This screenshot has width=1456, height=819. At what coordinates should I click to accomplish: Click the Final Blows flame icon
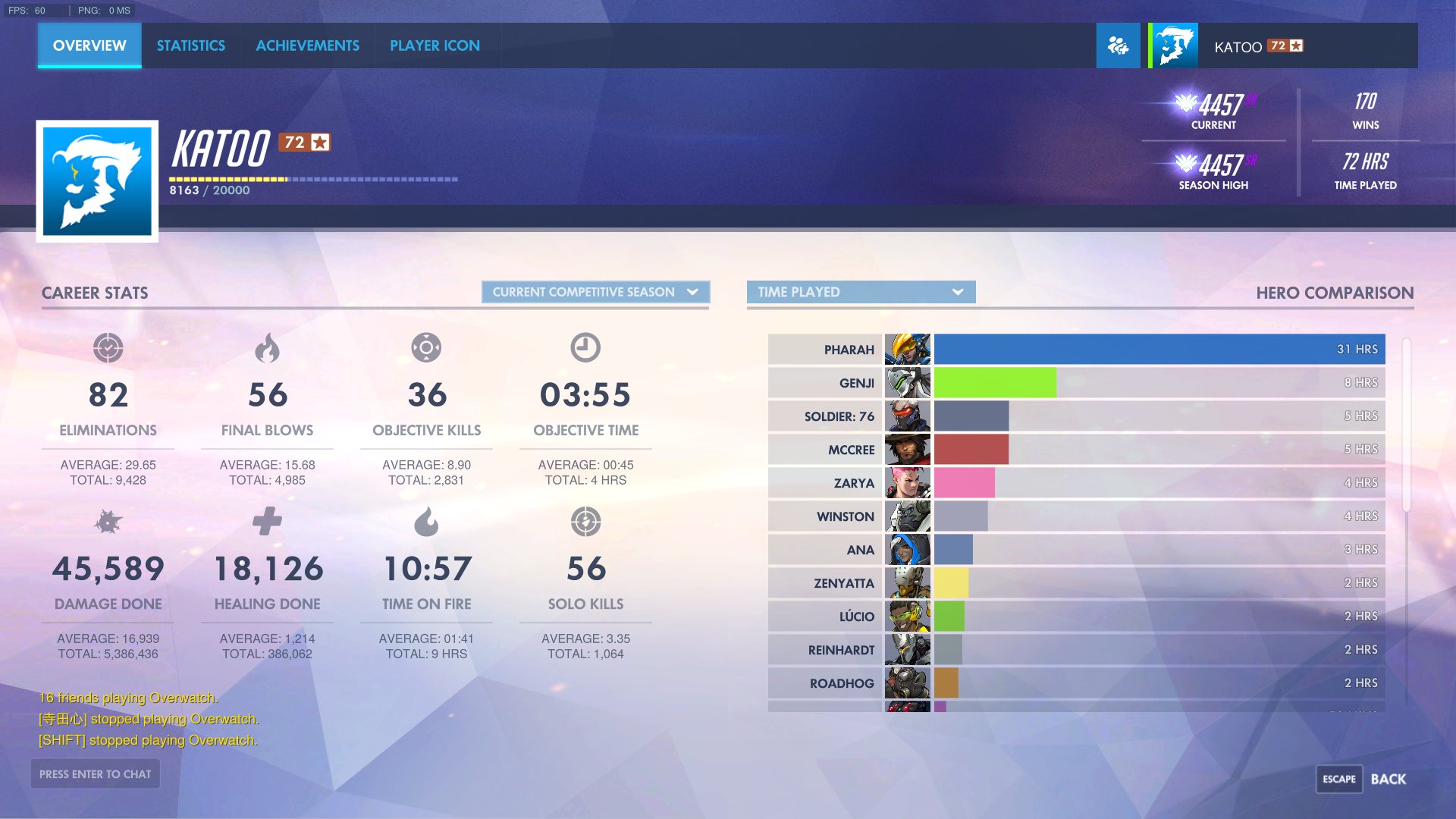click(268, 349)
